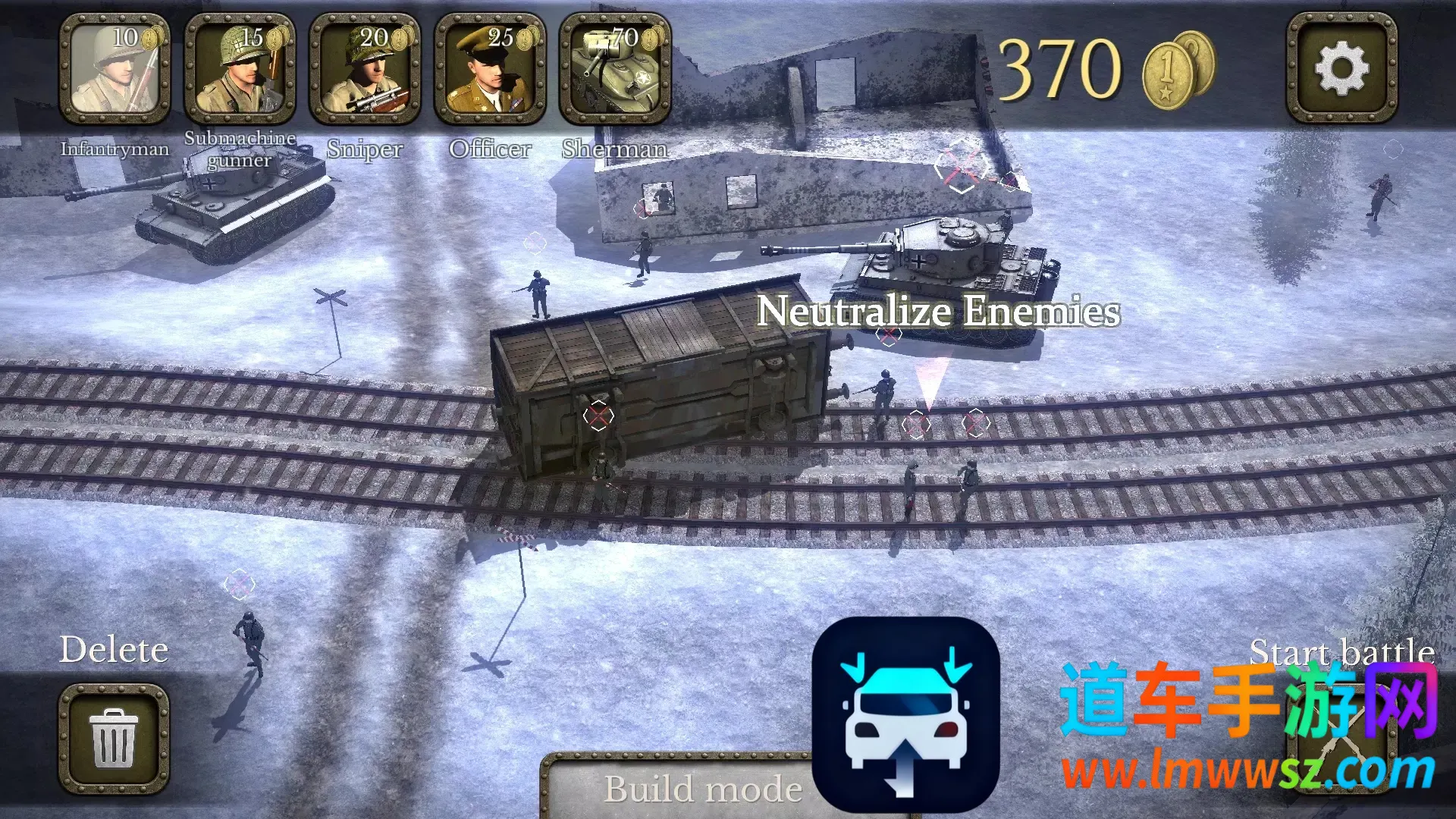Viewport: 1456px width, 819px height.
Task: Pick the Sniper unit card
Action: pyautogui.click(x=365, y=70)
